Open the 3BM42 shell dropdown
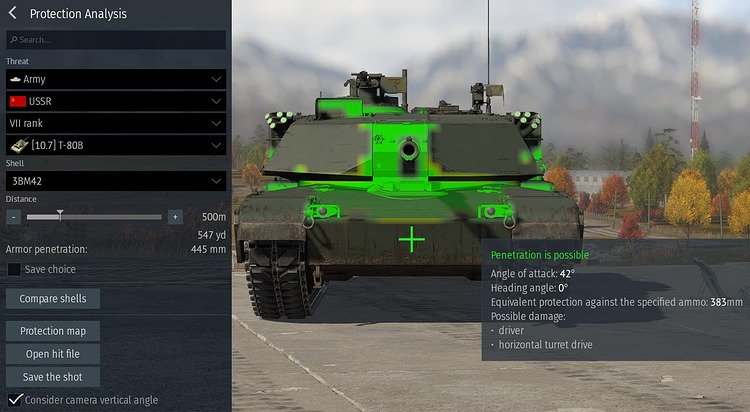 115,181
